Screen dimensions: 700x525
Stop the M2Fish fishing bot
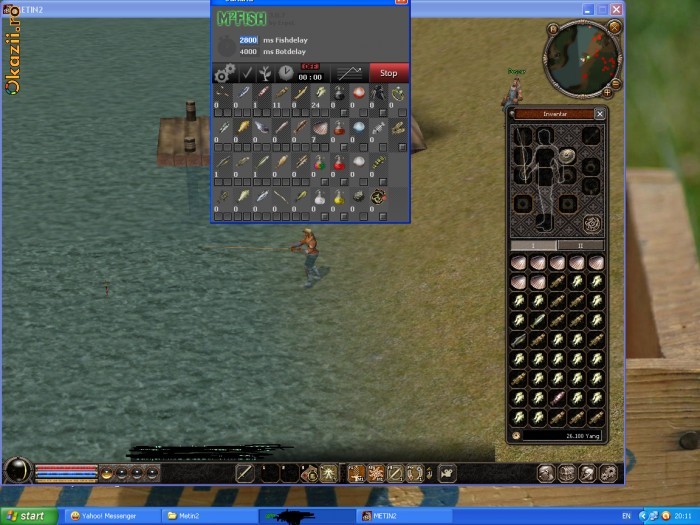[x=388, y=73]
